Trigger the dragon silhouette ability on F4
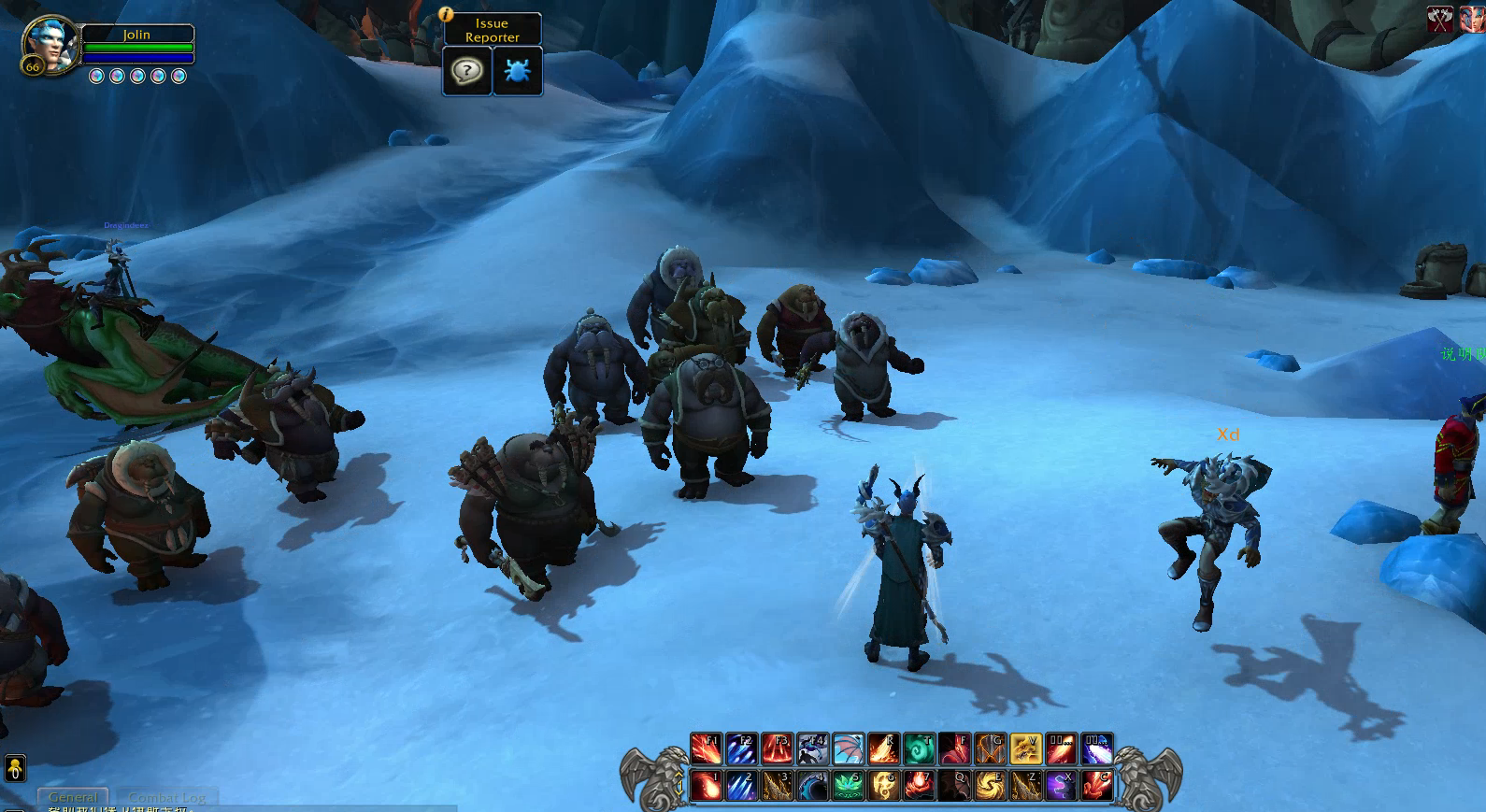The width and height of the screenshot is (1486, 812). coord(812,748)
